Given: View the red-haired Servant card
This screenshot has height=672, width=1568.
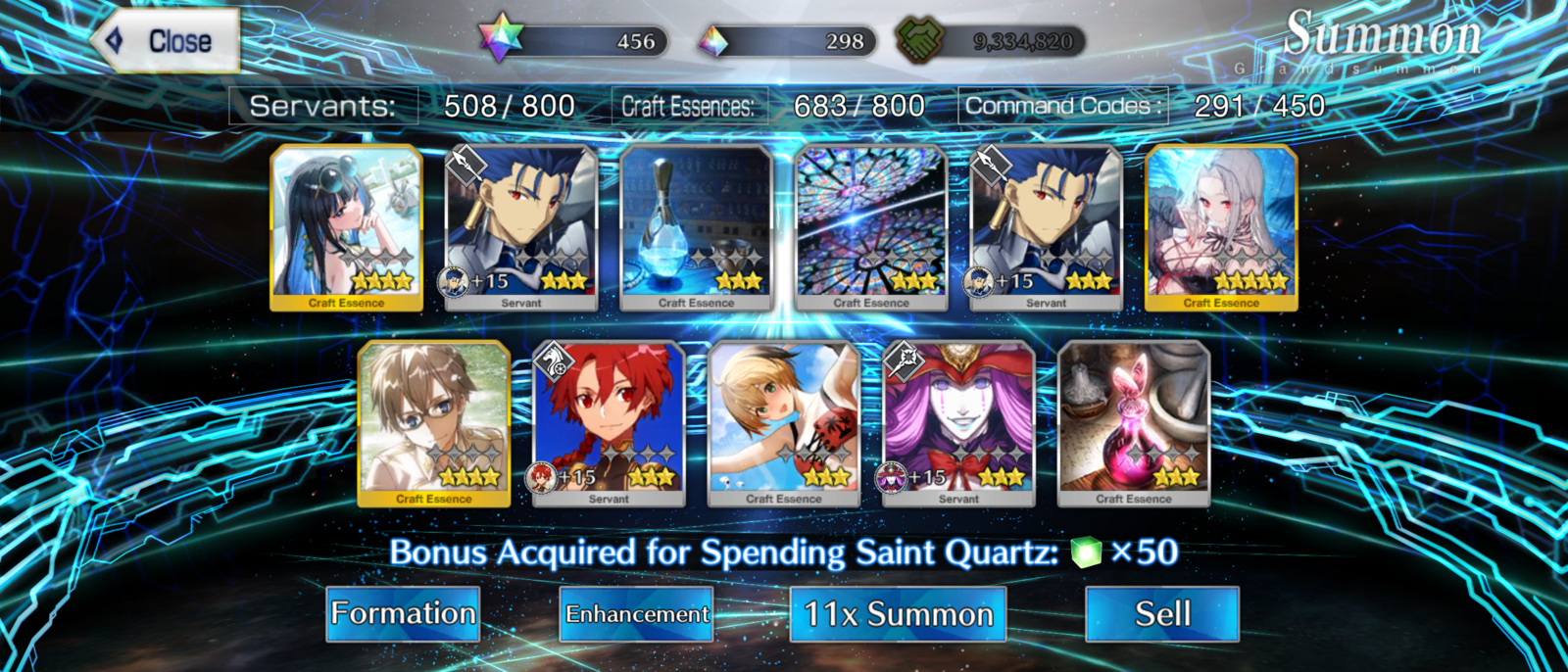Looking at the screenshot, I should pos(609,423).
